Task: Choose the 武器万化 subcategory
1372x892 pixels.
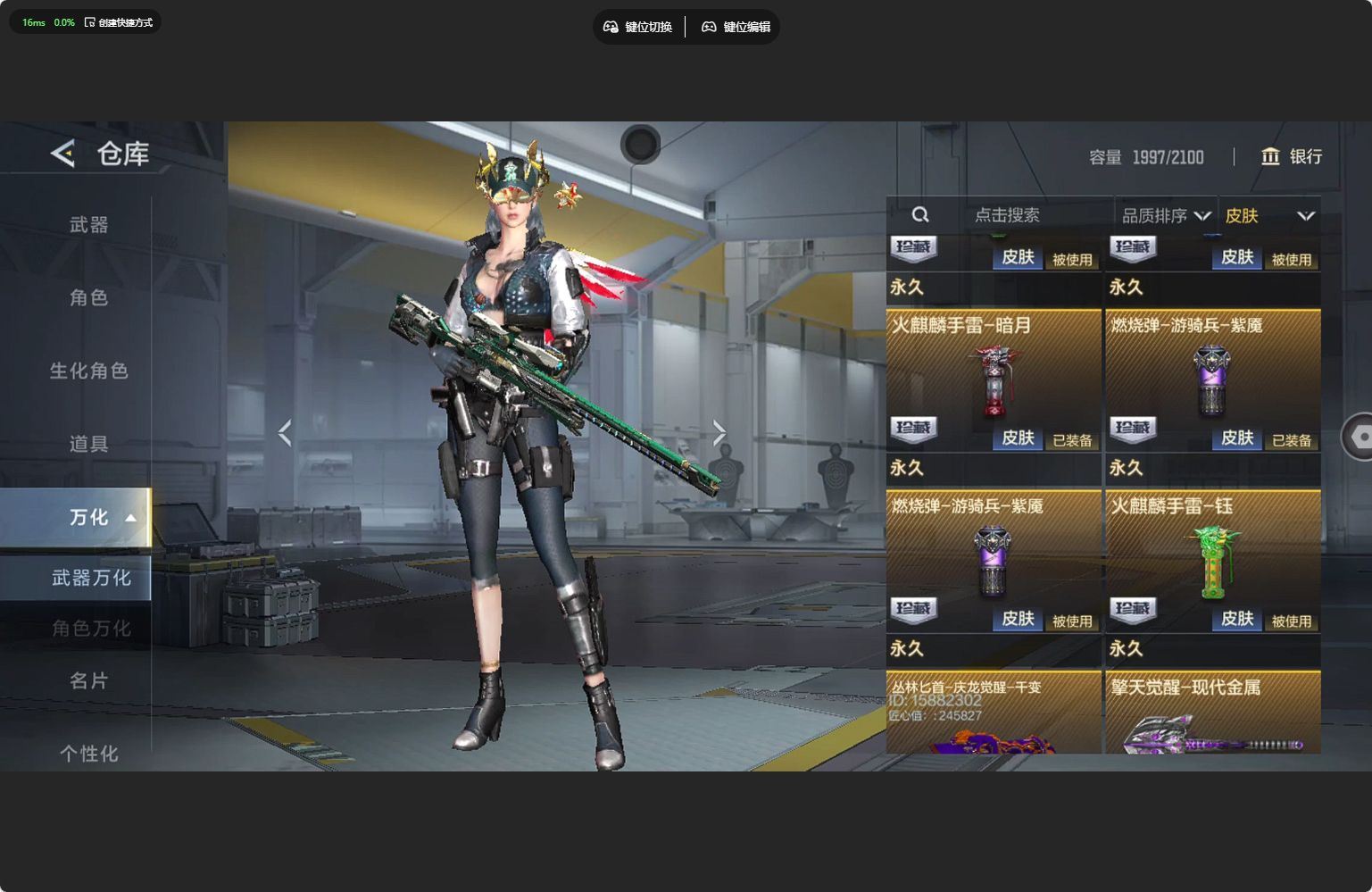Action: [x=90, y=579]
